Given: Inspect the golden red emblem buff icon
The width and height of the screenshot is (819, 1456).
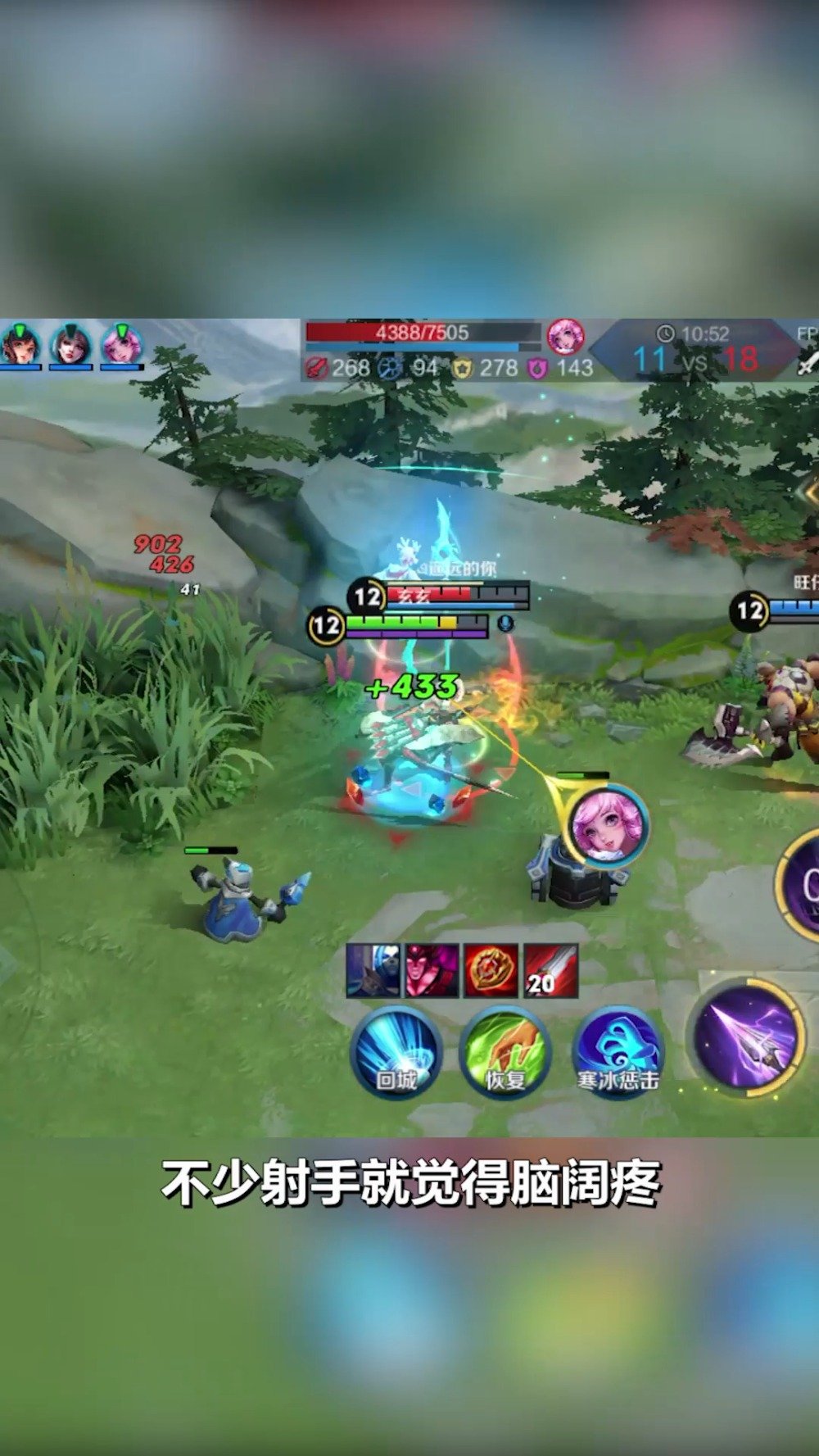Looking at the screenshot, I should coord(491,970).
